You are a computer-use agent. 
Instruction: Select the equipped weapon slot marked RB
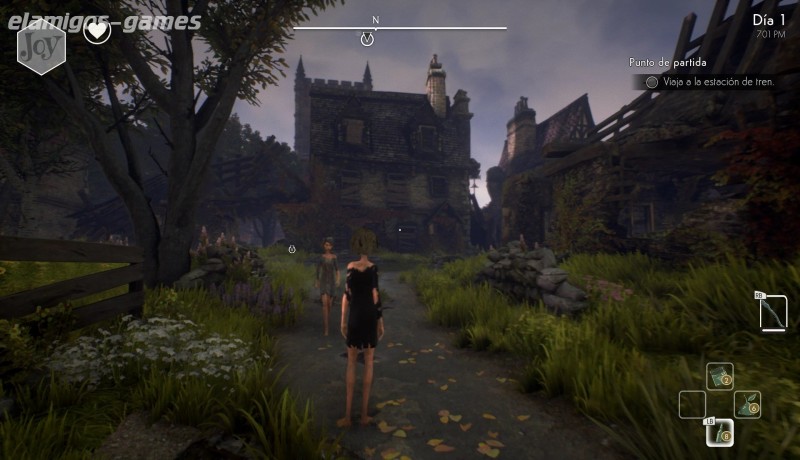(772, 312)
